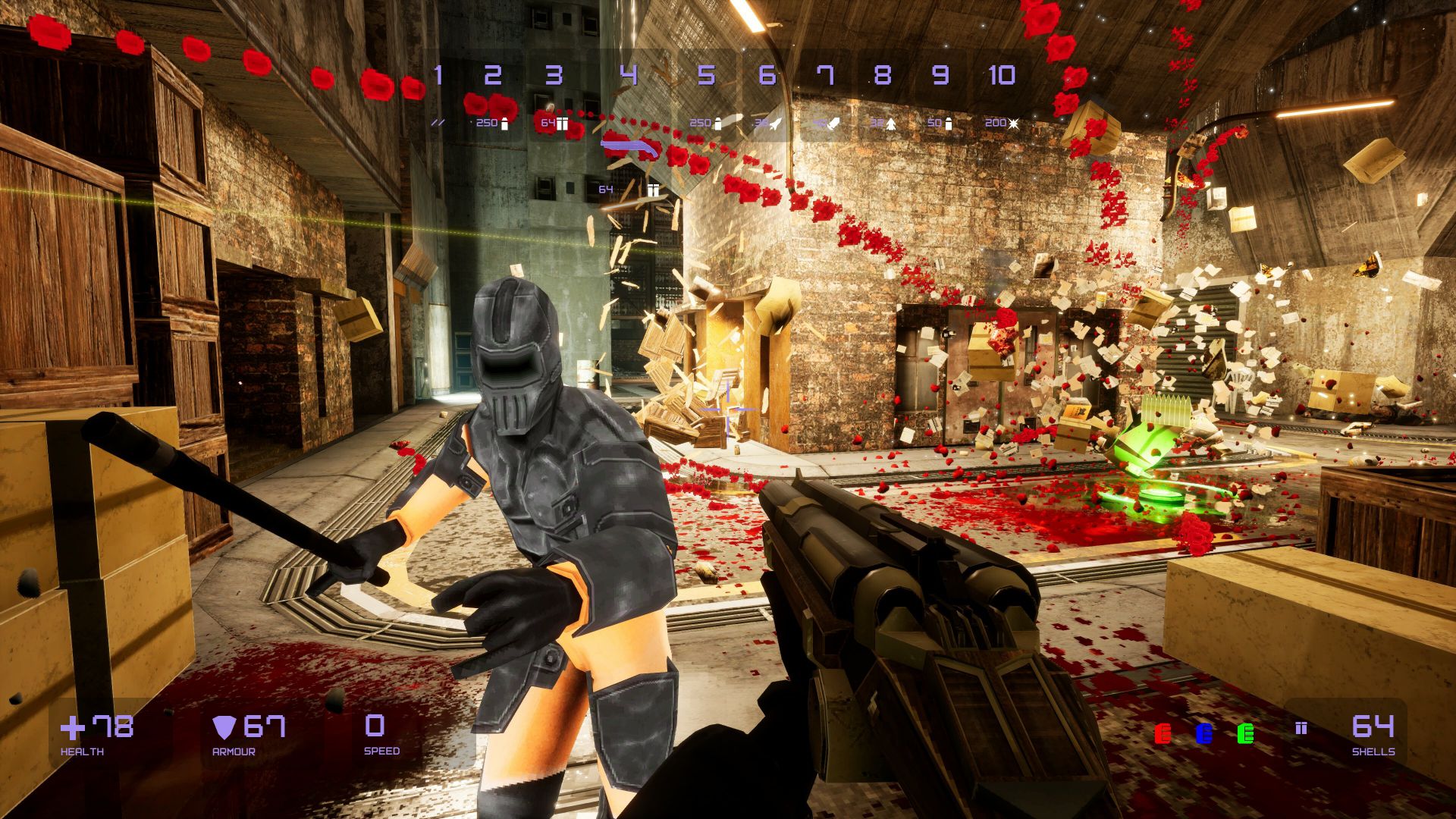The image size is (1456, 819).
Task: Switch to rocket weapon slot 6
Action: click(x=767, y=76)
